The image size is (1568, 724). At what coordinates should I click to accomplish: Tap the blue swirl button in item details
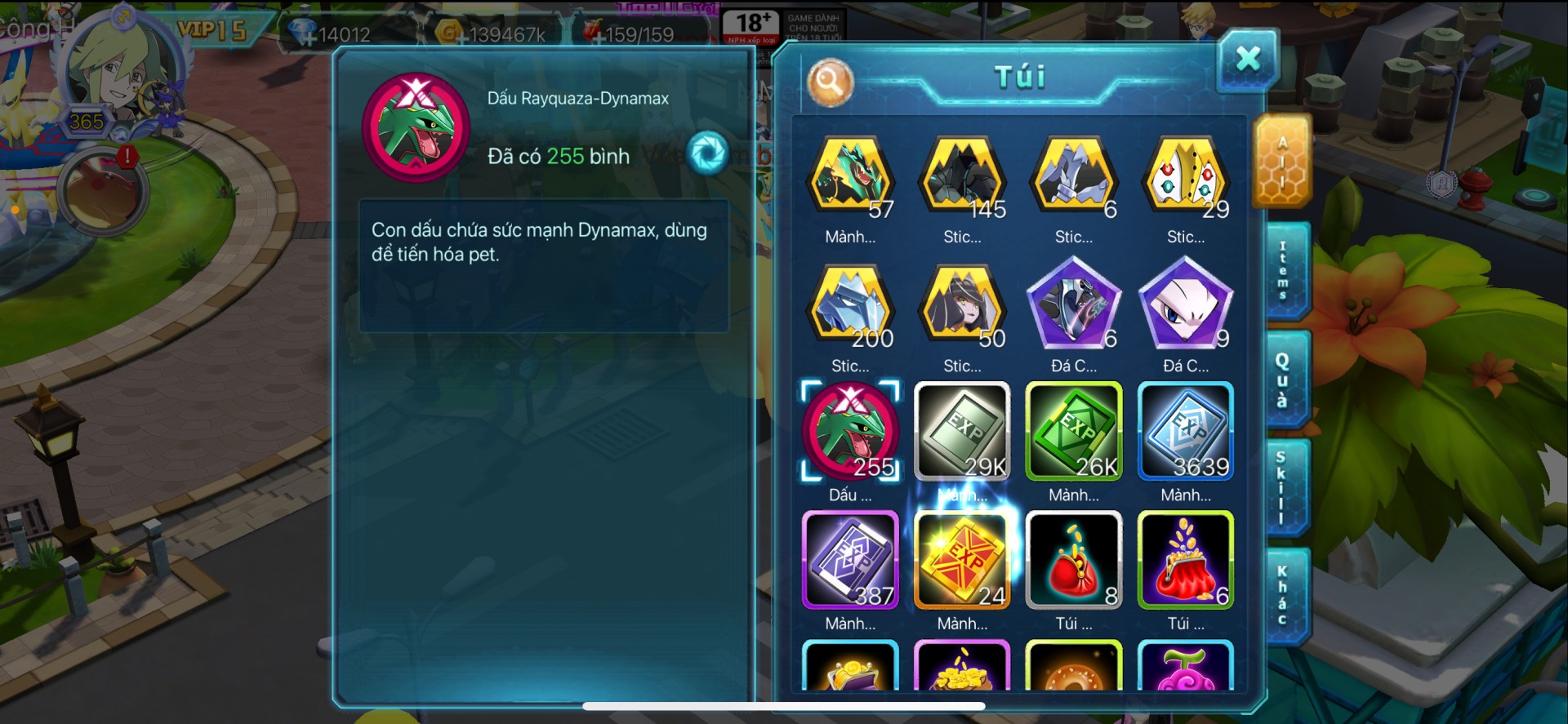point(707,153)
